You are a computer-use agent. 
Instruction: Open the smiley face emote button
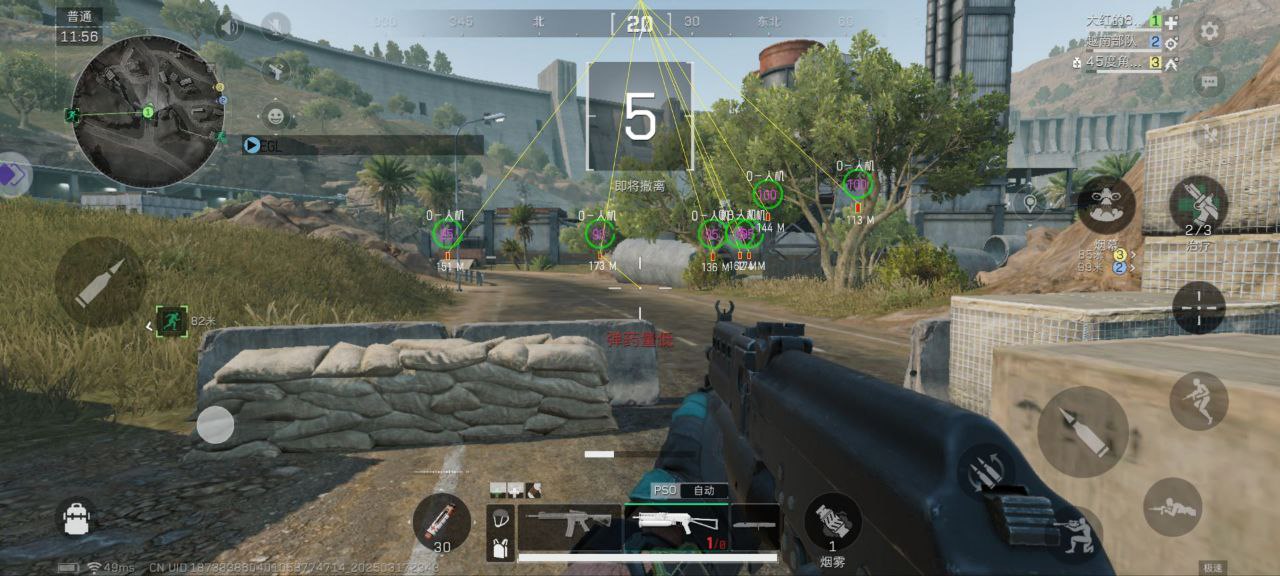tap(276, 114)
